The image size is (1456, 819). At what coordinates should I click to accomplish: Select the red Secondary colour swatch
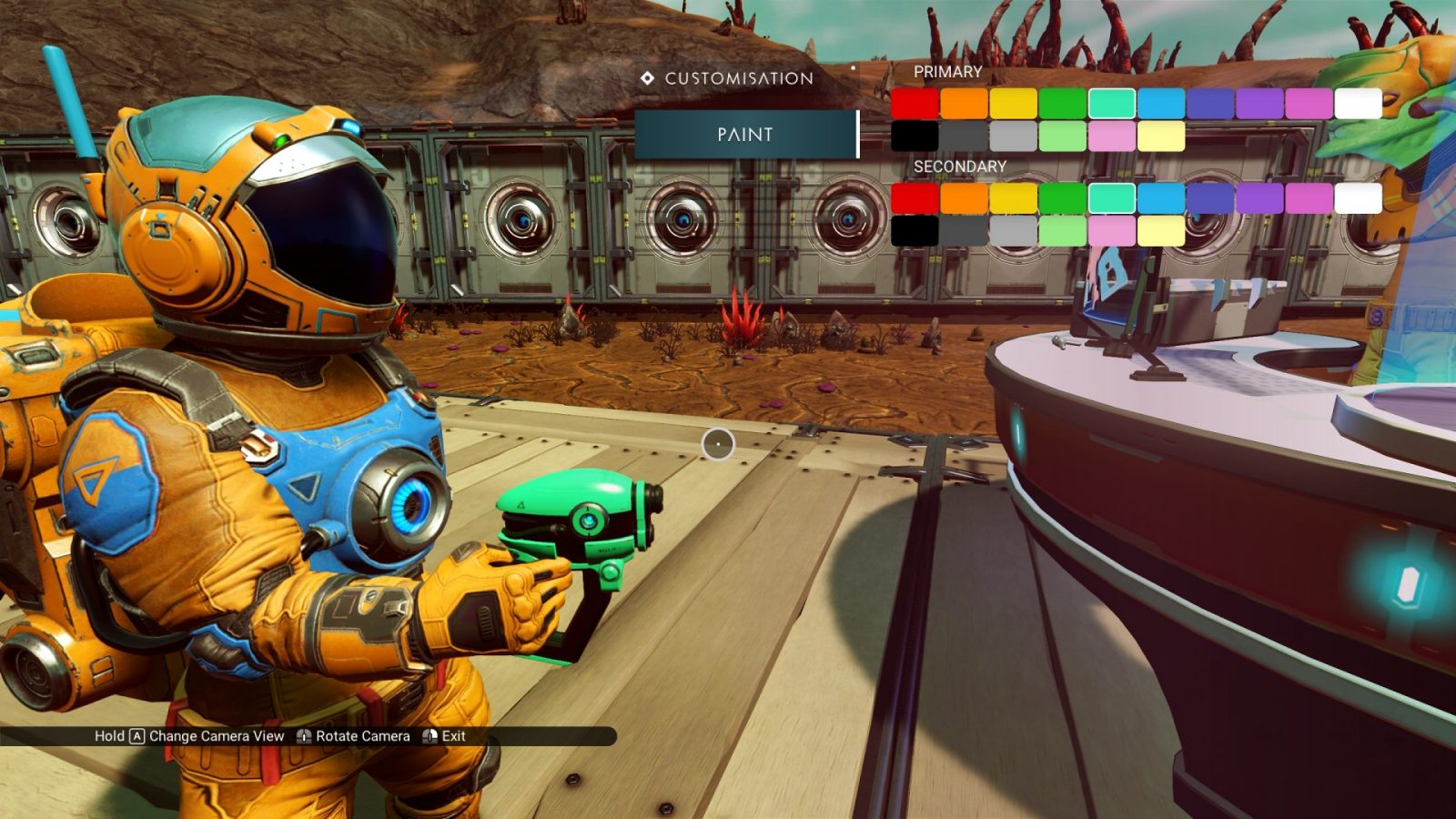point(915,197)
